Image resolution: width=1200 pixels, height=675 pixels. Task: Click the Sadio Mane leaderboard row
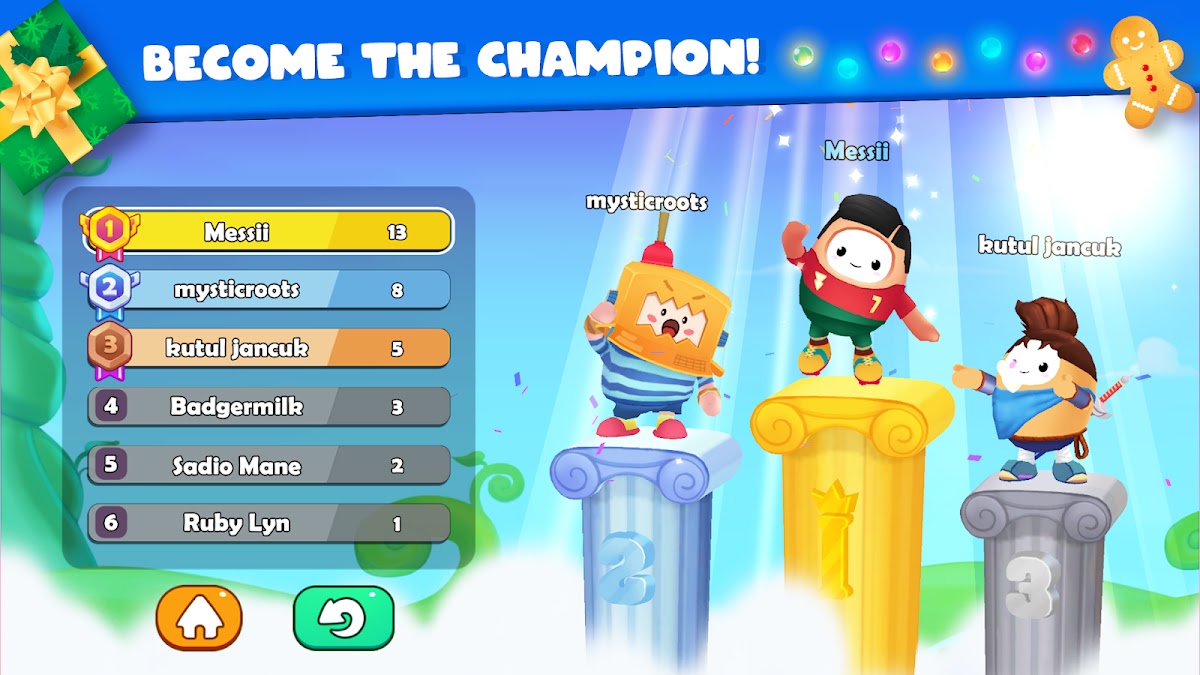(x=268, y=465)
